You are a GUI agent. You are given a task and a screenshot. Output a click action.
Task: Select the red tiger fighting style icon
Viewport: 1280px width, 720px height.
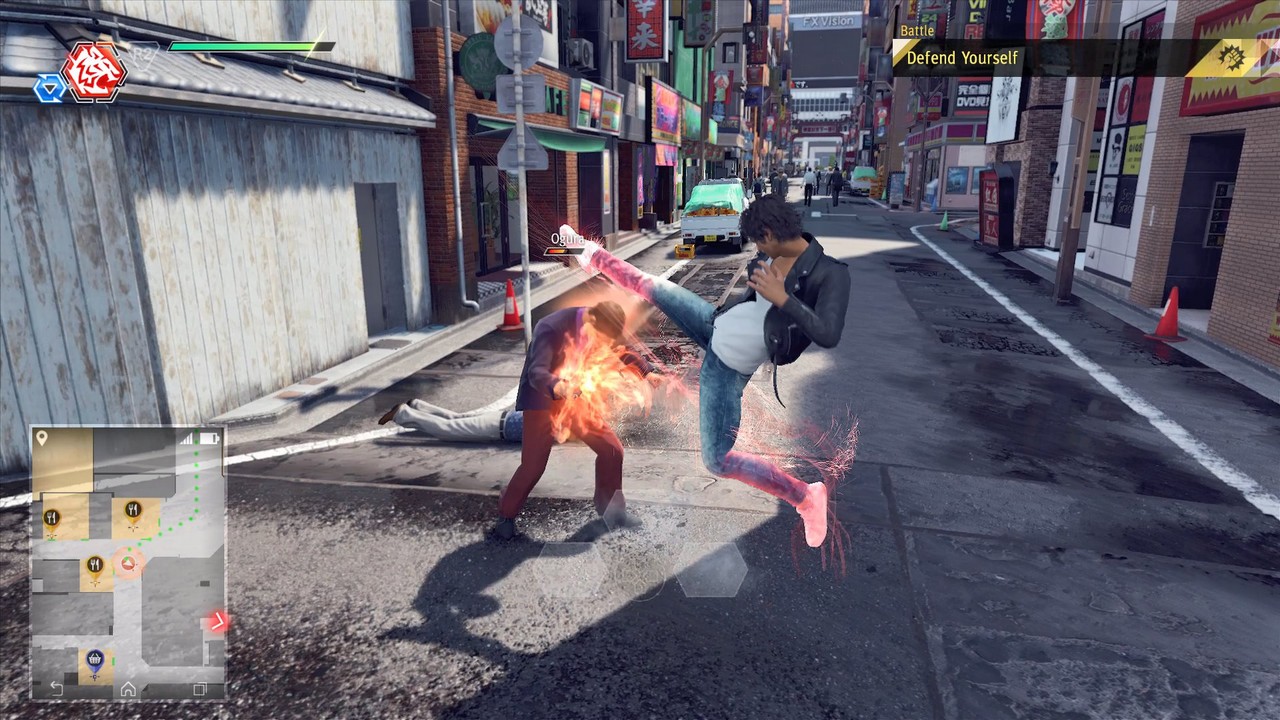pos(94,71)
